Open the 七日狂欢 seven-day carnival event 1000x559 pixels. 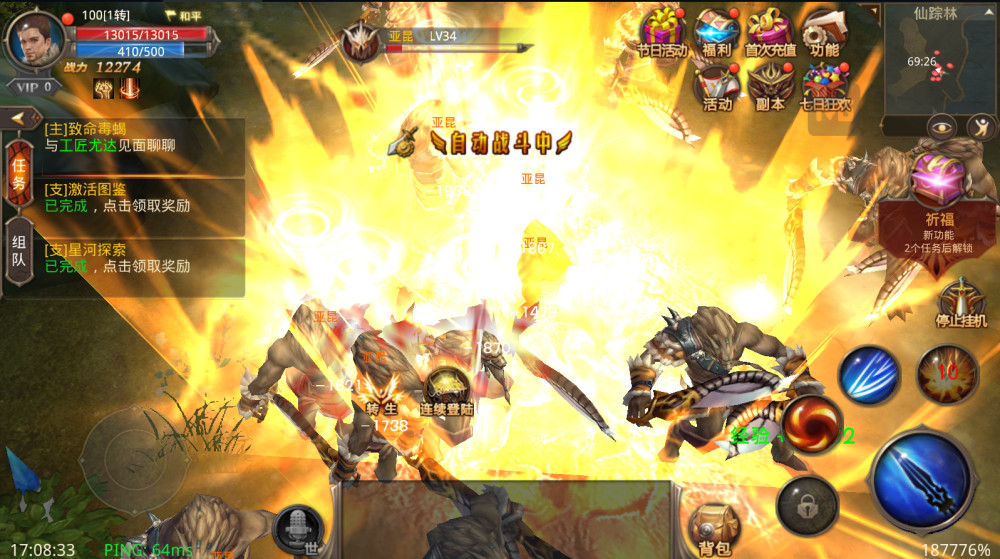(x=825, y=85)
